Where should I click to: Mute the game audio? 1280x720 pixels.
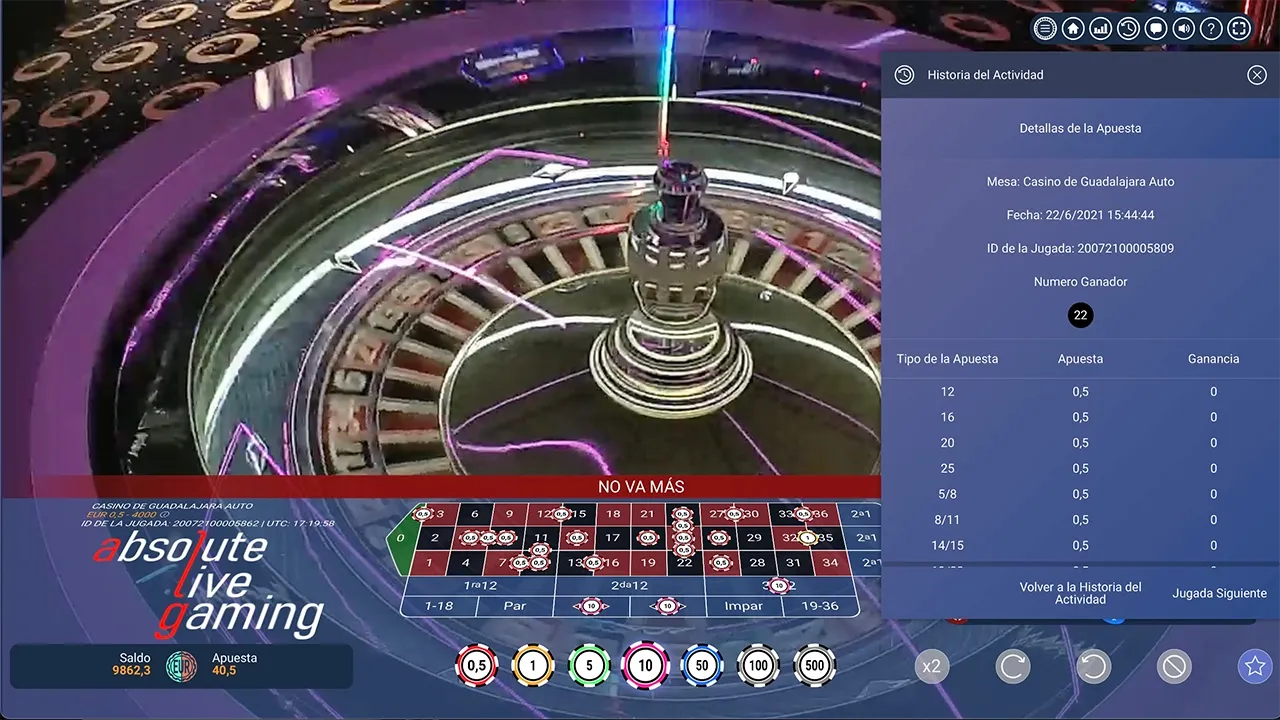coord(1183,28)
